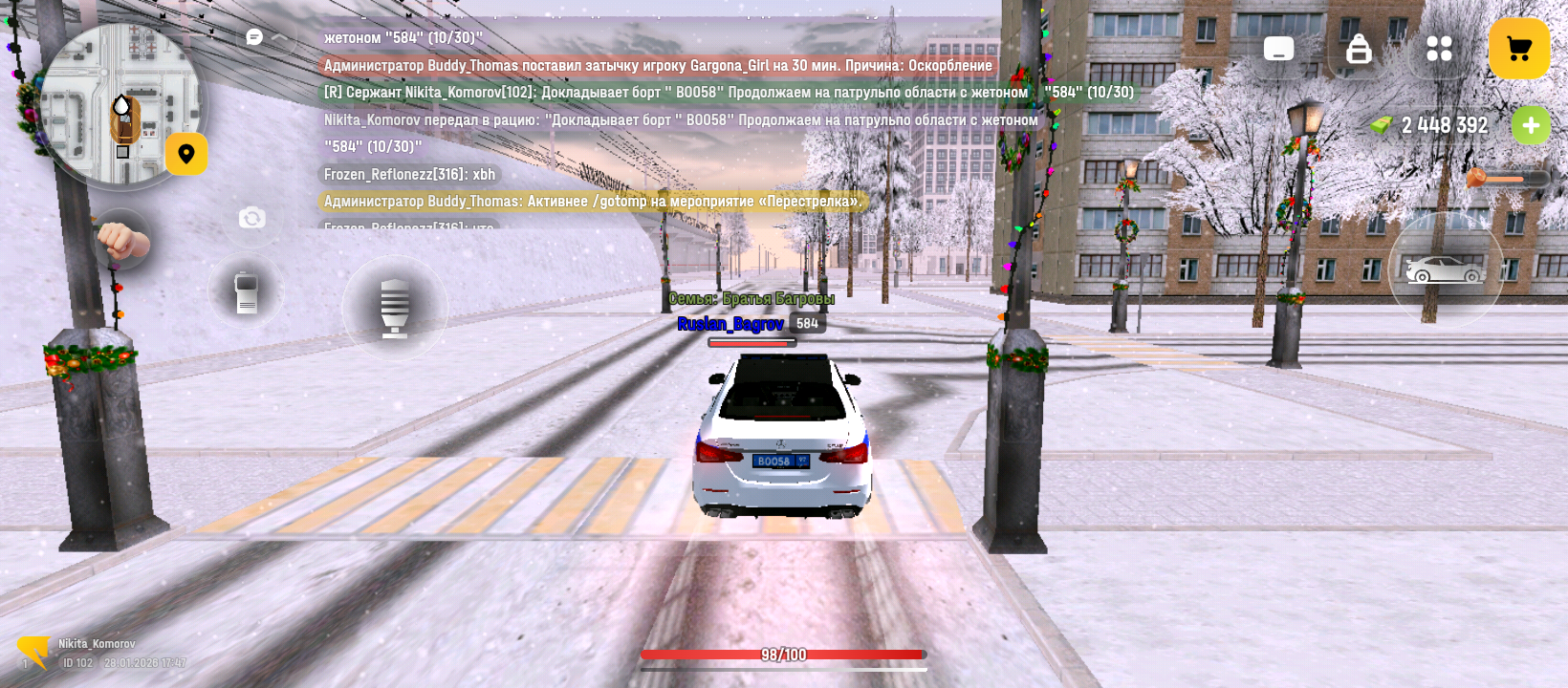Activate the walkie-talkie radio button
This screenshot has width=1568, height=688.
[x=246, y=292]
